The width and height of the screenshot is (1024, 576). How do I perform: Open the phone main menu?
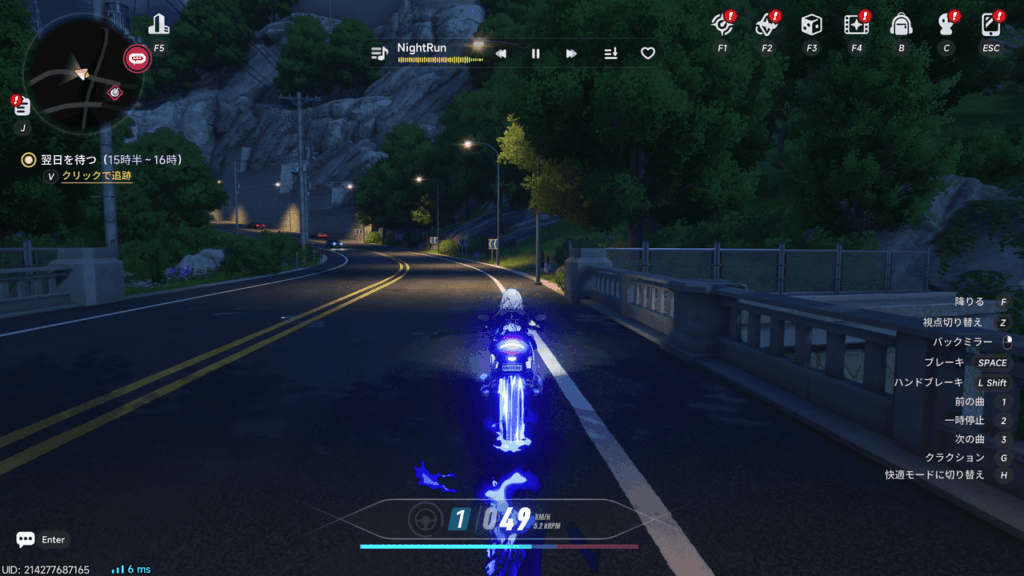991,25
